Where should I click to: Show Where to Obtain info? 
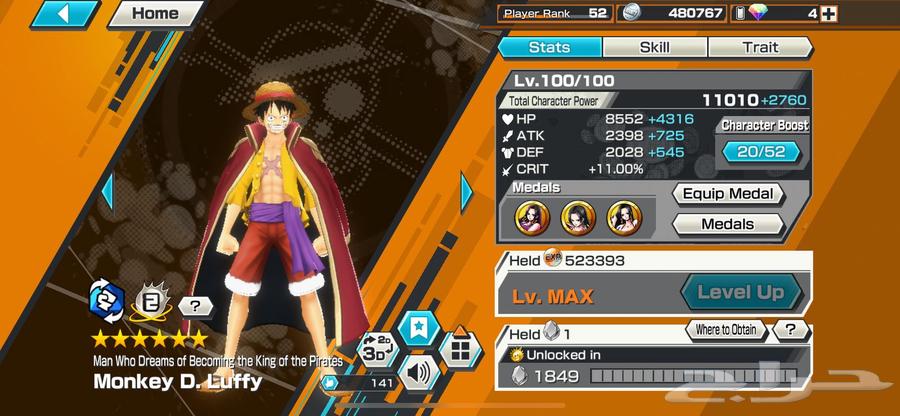tap(726, 329)
